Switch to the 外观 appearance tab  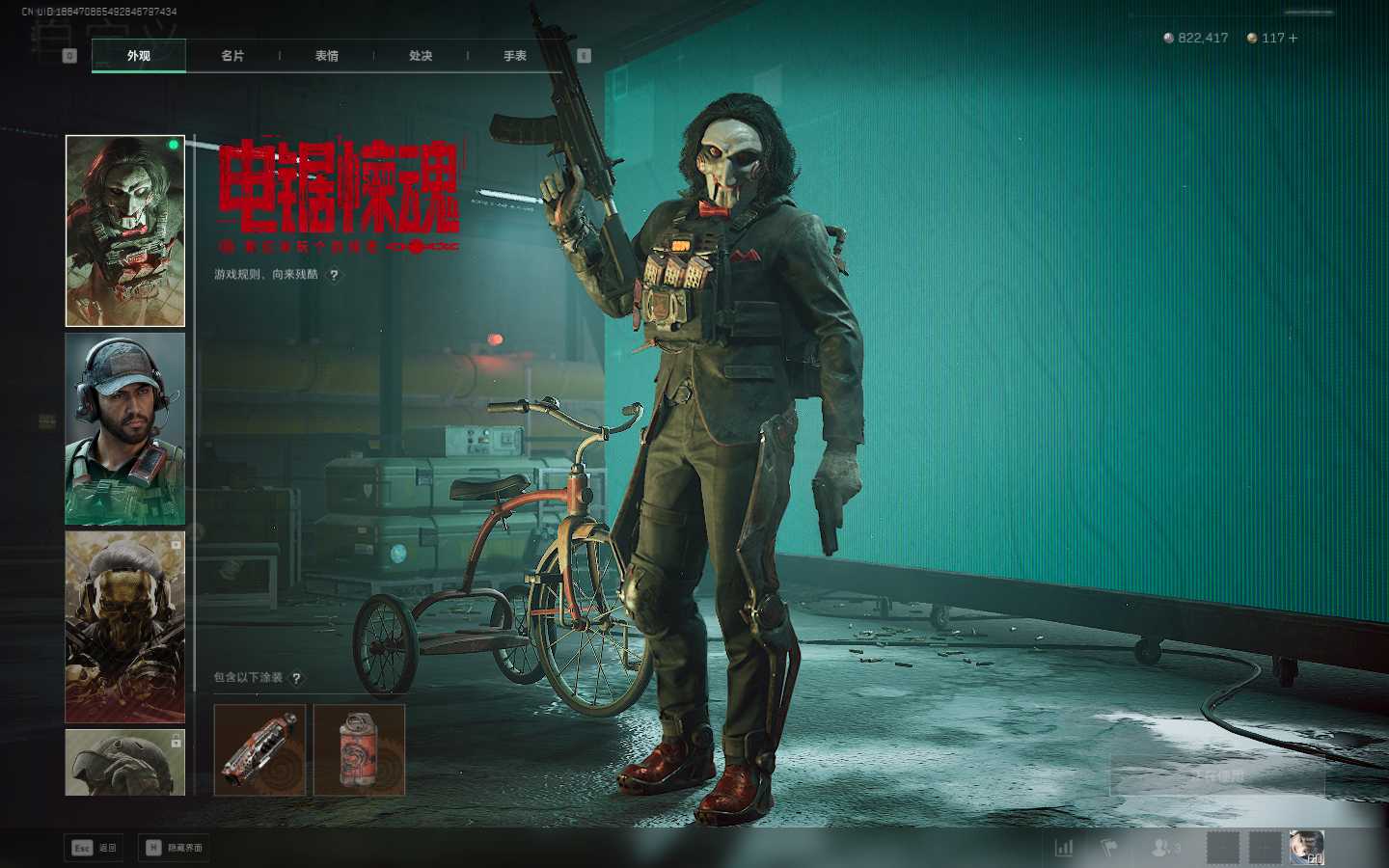click(139, 56)
